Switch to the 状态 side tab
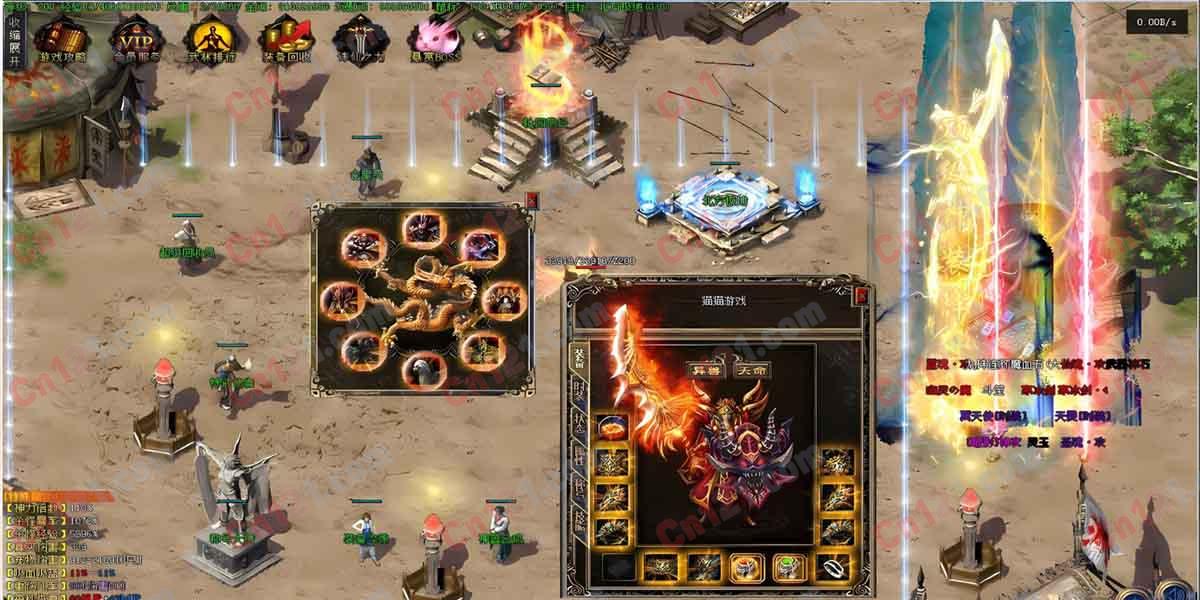The height and width of the screenshot is (600, 1200). point(578,422)
